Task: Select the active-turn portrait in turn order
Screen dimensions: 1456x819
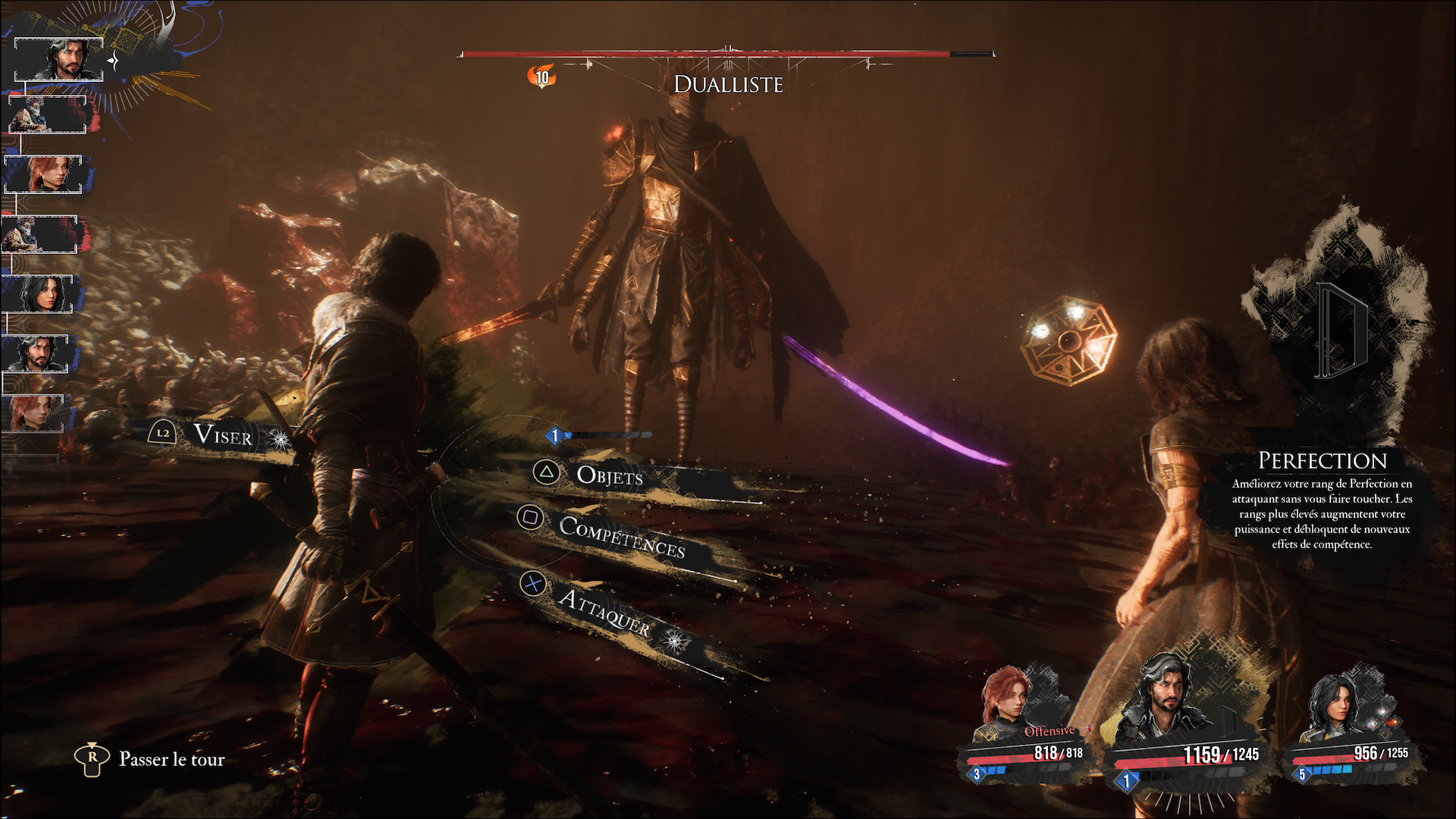Action: (59, 59)
